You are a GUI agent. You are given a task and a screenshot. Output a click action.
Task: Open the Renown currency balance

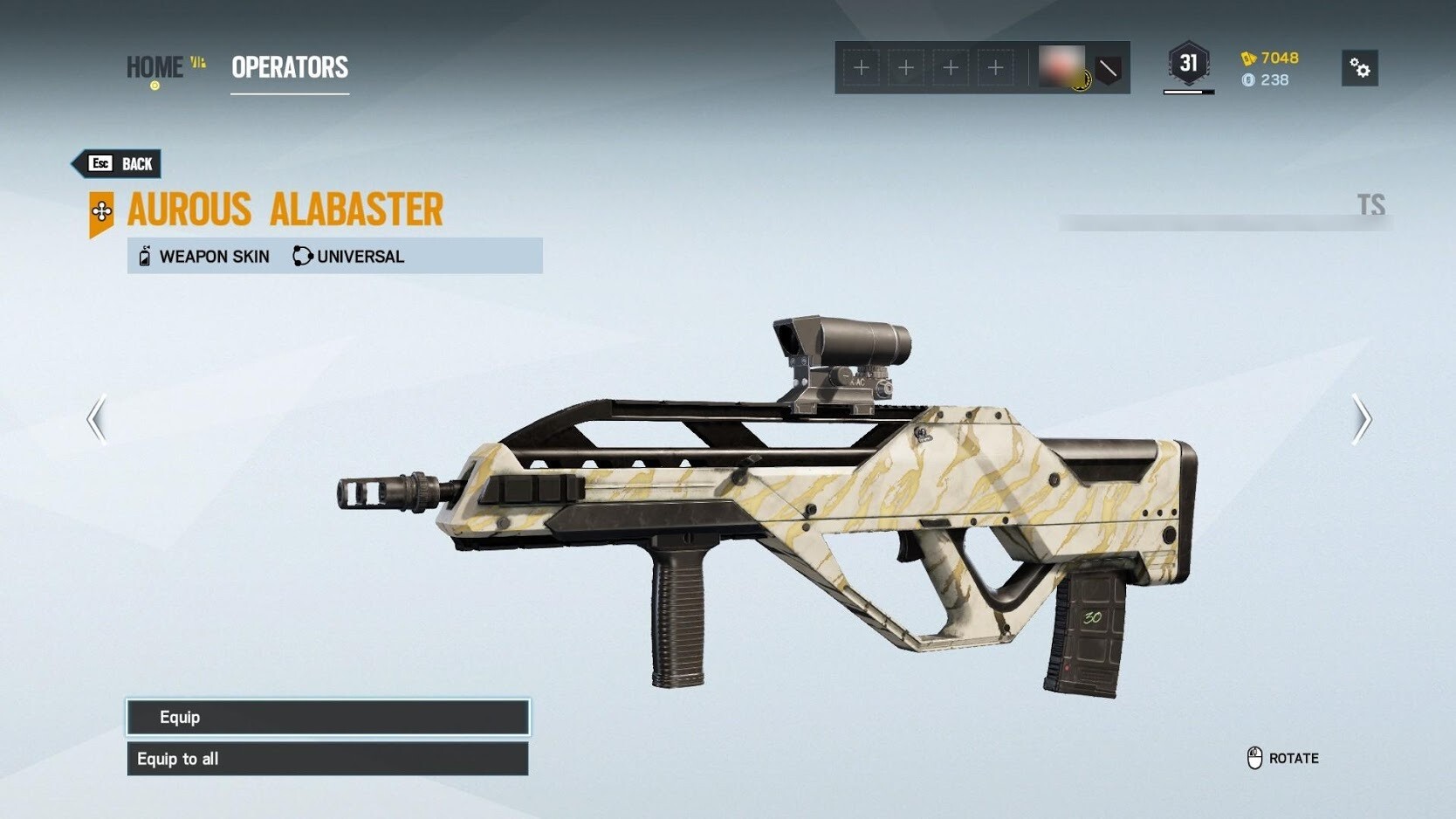click(x=1270, y=58)
